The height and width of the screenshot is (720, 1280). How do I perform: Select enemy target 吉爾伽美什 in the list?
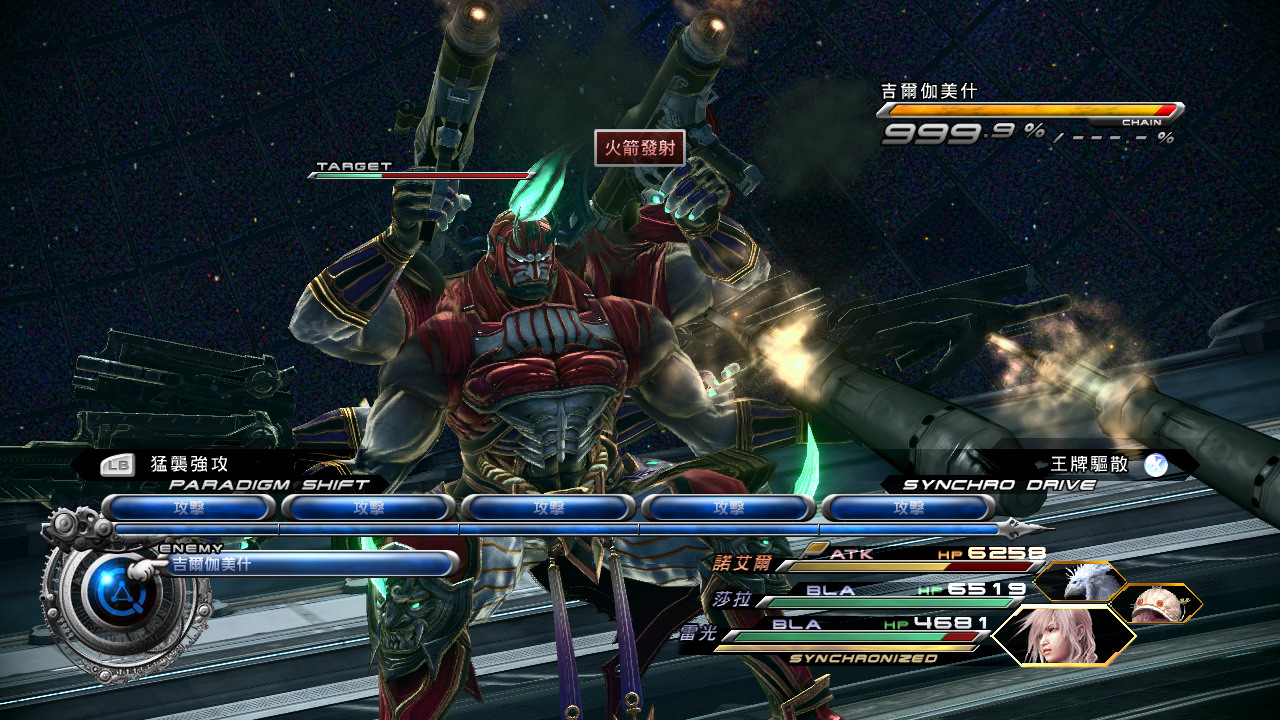coord(305,564)
